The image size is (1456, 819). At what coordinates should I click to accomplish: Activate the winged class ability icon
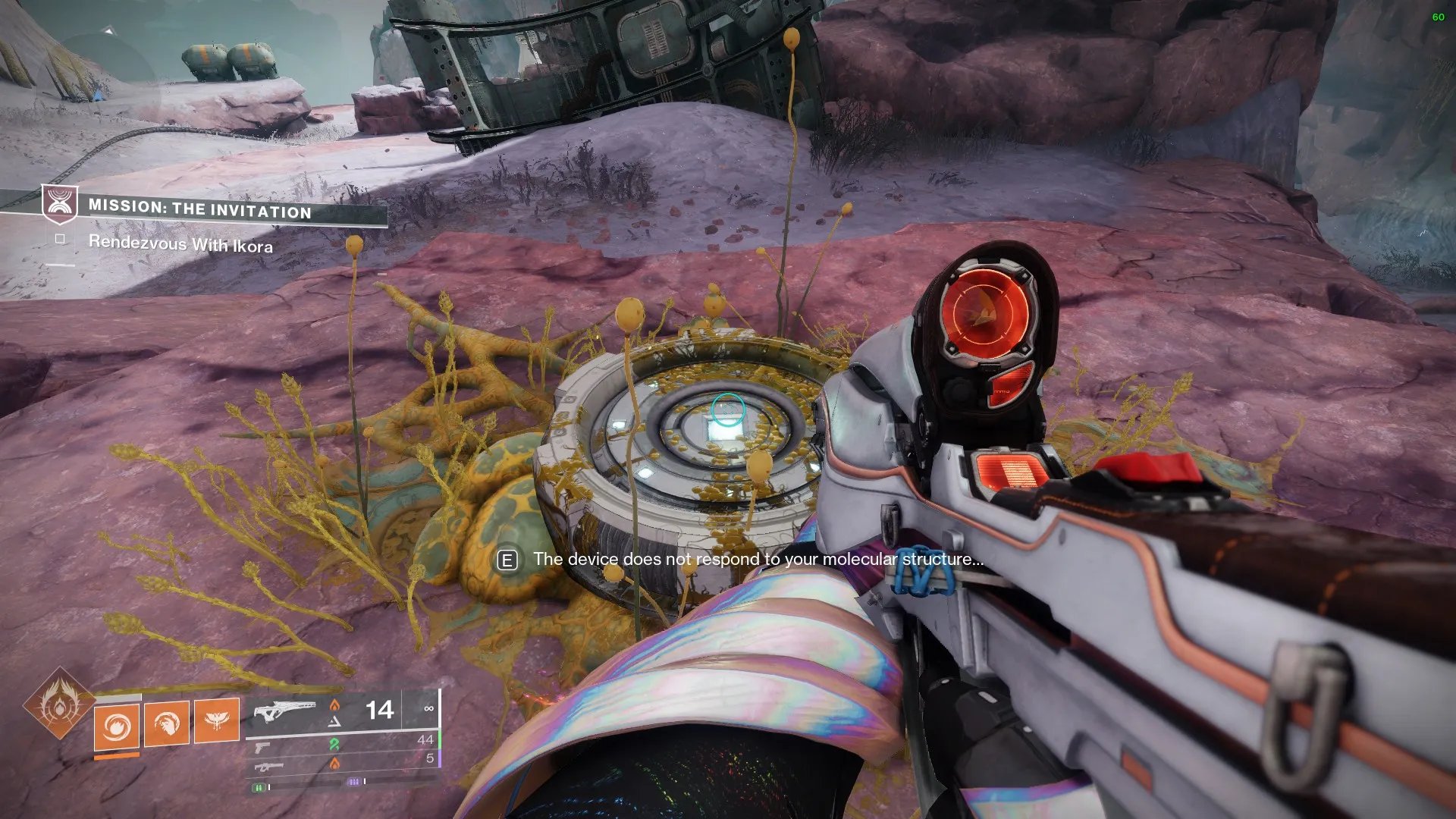[217, 720]
